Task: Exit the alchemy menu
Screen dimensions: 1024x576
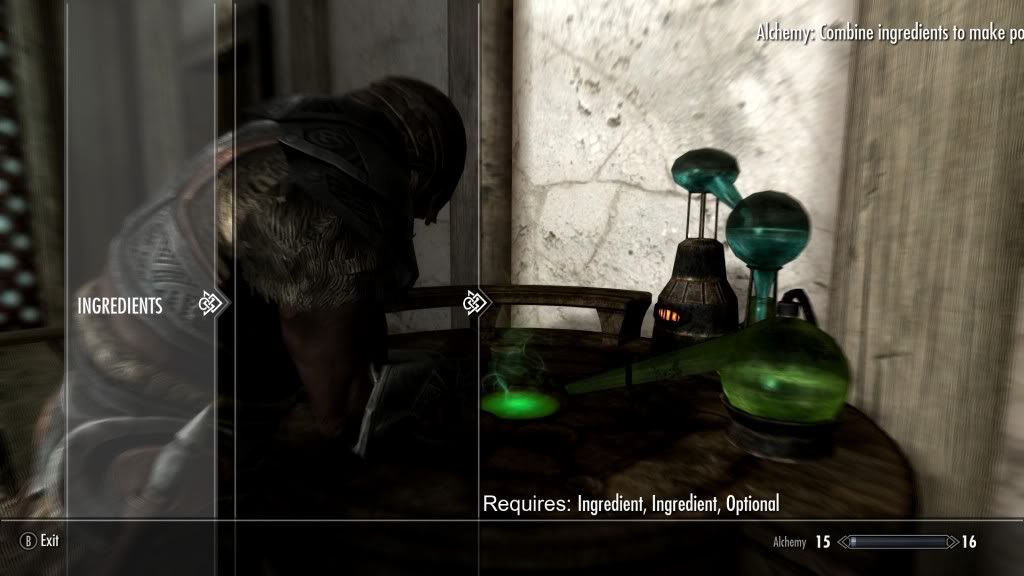Action: 40,541
